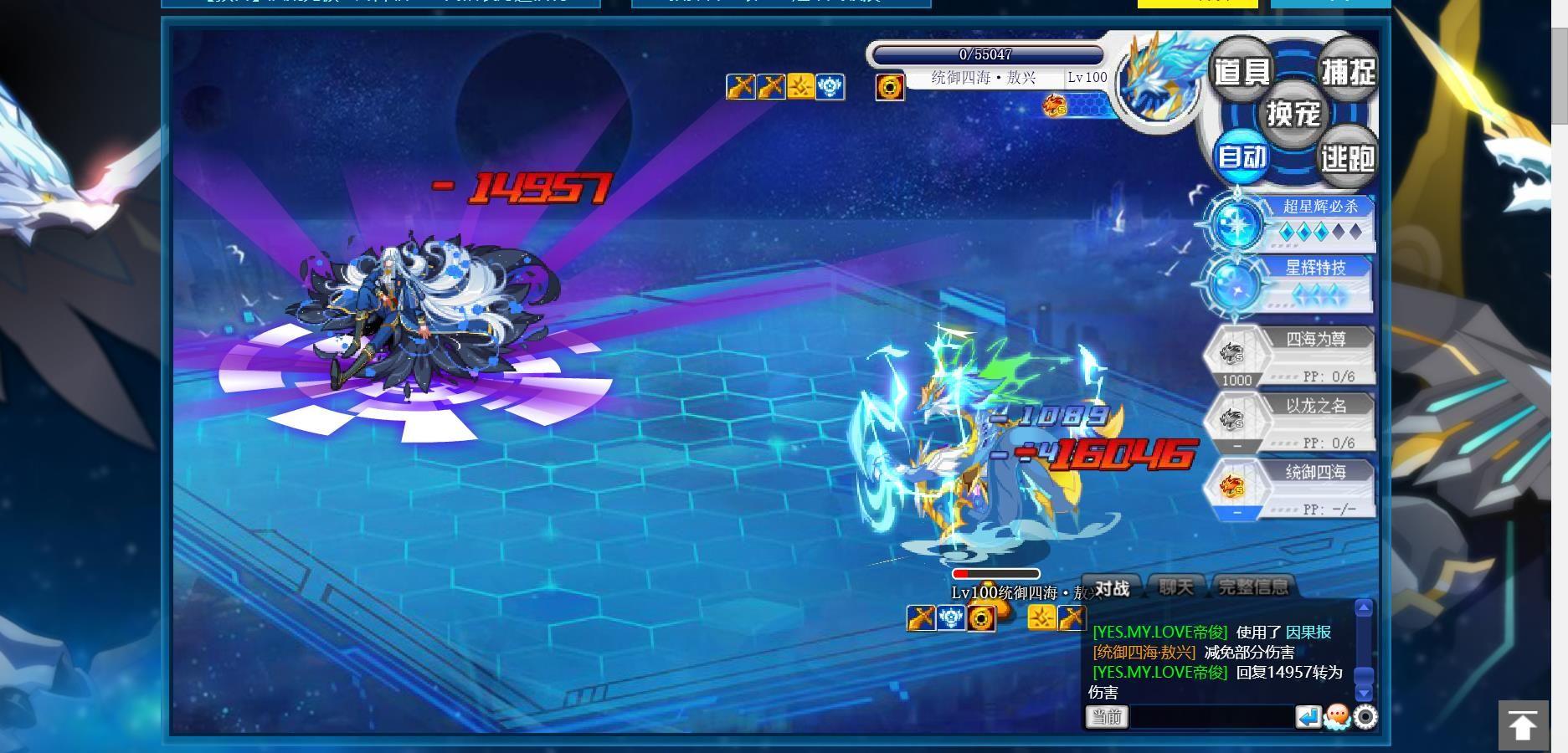The width and height of the screenshot is (1568, 753).
Task: Click the 逃跑 flee button
Action: 1348,157
